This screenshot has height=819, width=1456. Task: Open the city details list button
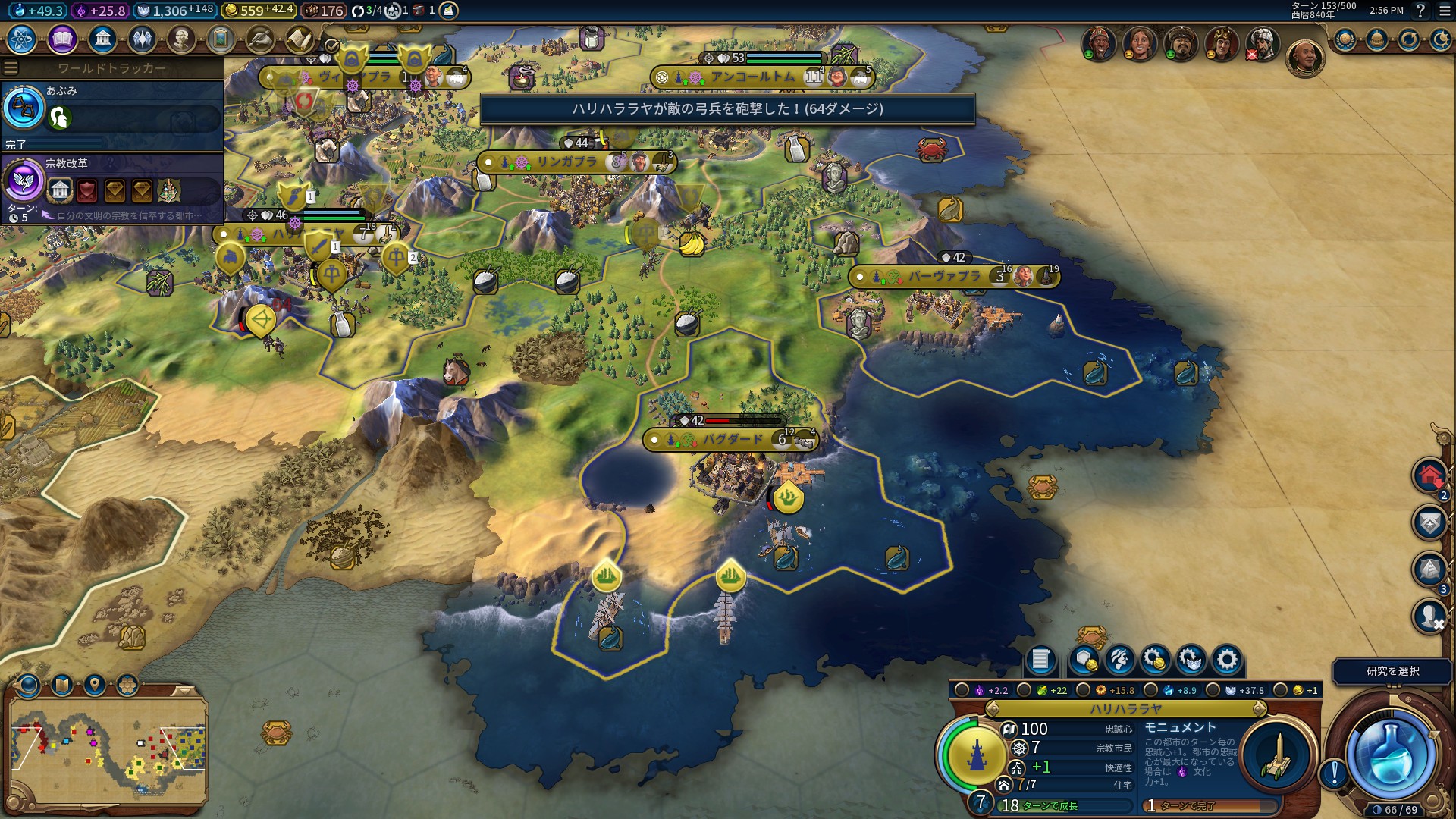click(1040, 660)
